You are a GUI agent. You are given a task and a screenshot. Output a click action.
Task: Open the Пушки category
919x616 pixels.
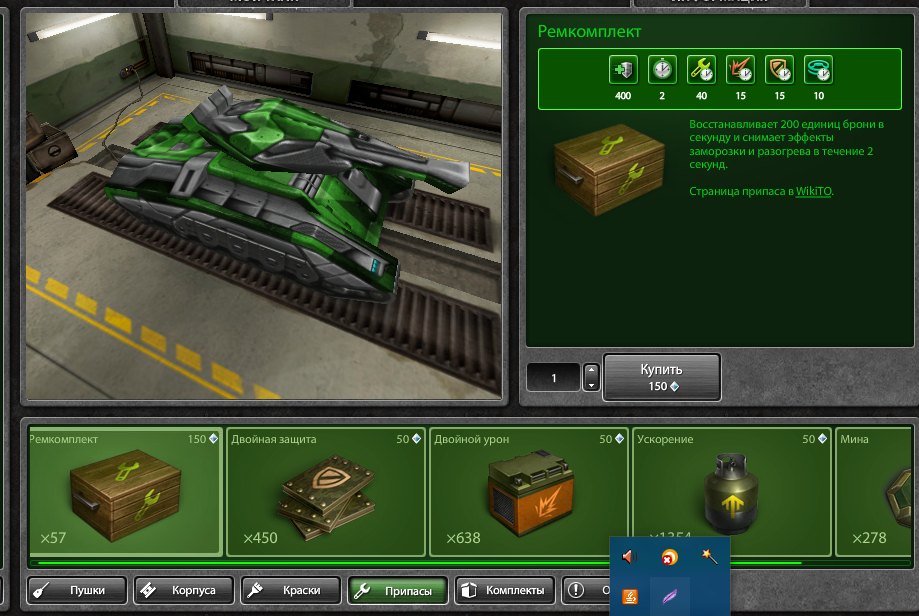(x=78, y=591)
